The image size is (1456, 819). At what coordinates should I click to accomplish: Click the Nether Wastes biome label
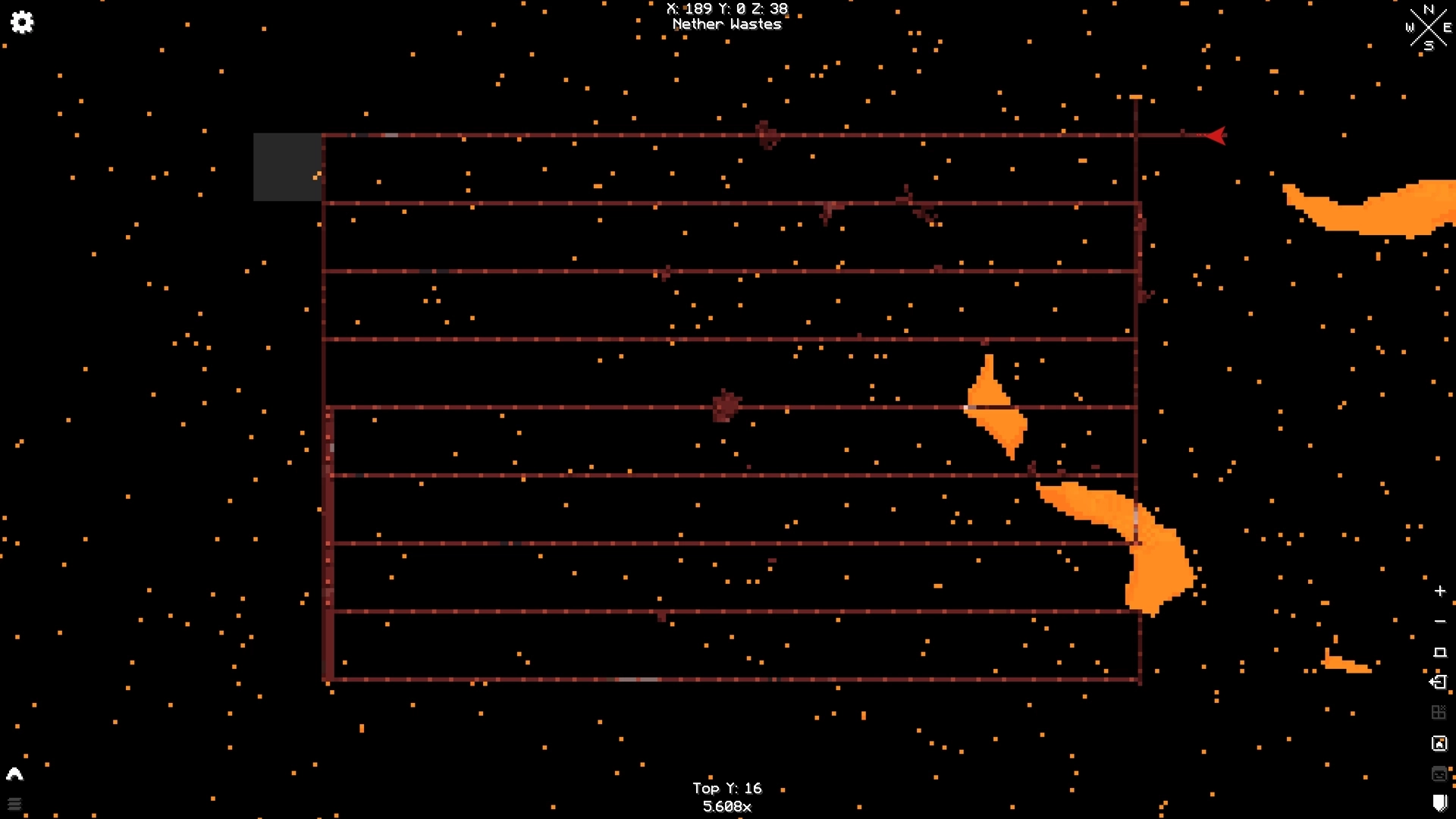pyautogui.click(x=726, y=24)
